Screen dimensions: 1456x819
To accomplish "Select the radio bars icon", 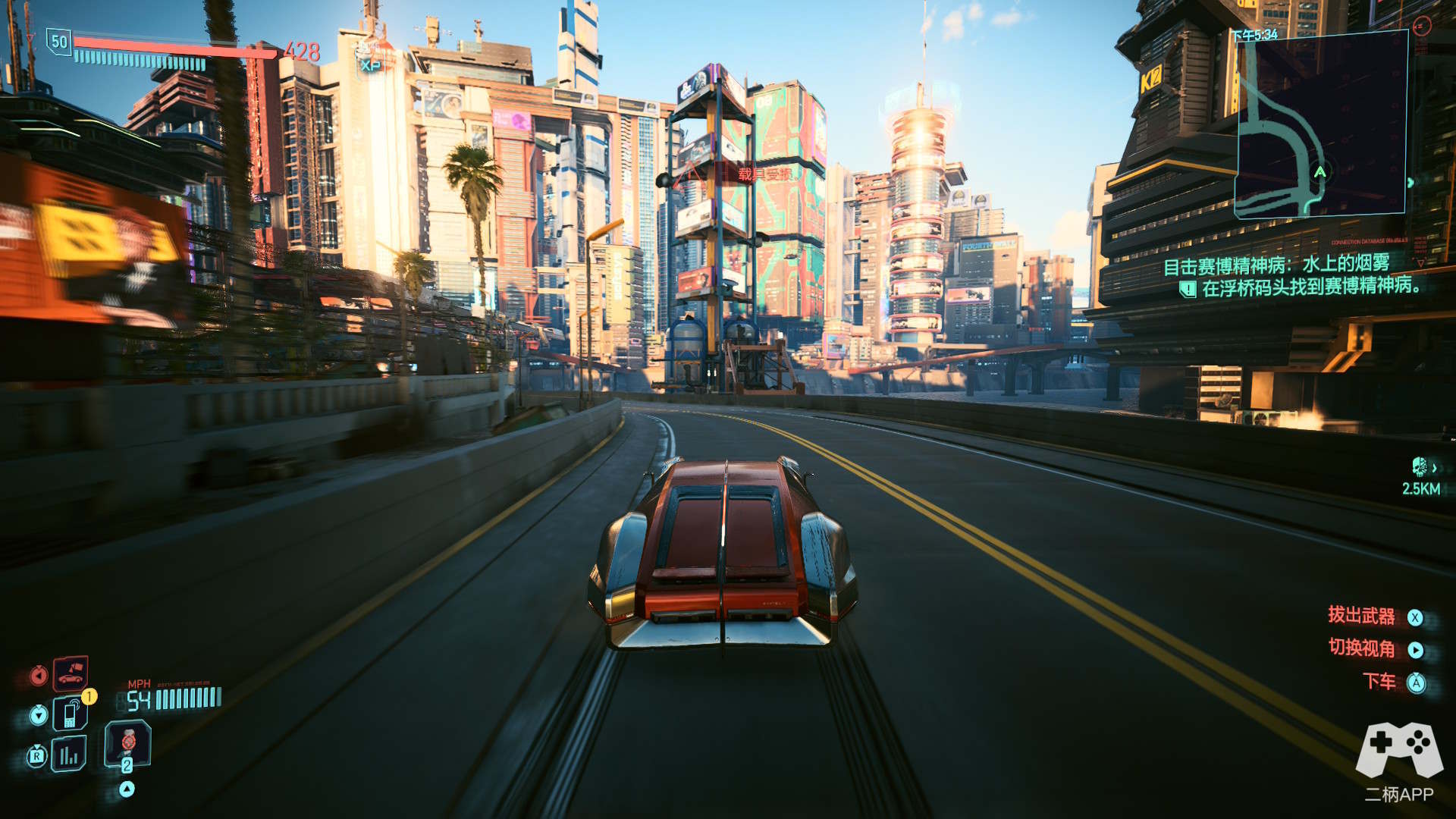I will point(69,755).
